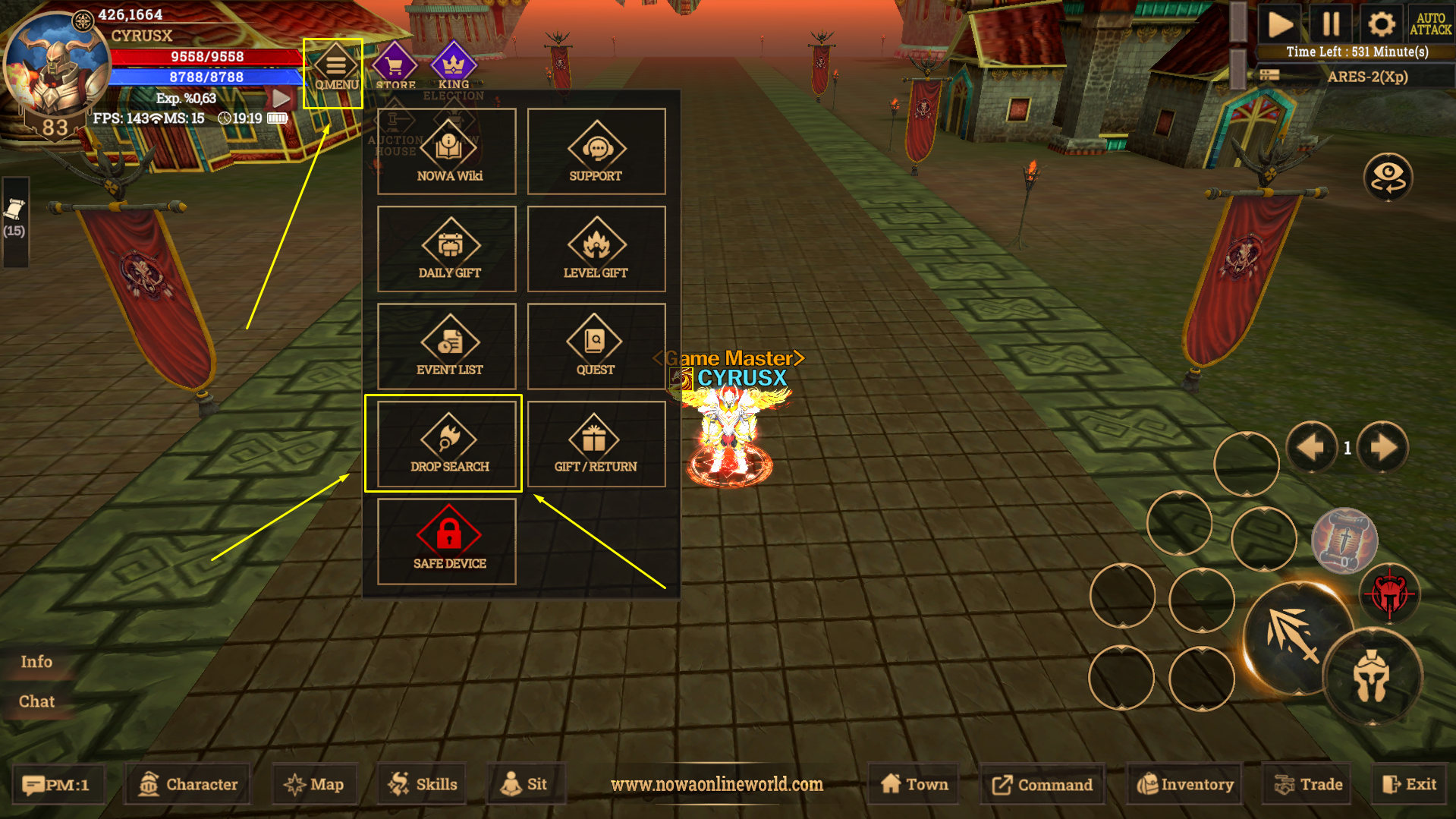Select the Support menu tile

pyautogui.click(x=596, y=152)
